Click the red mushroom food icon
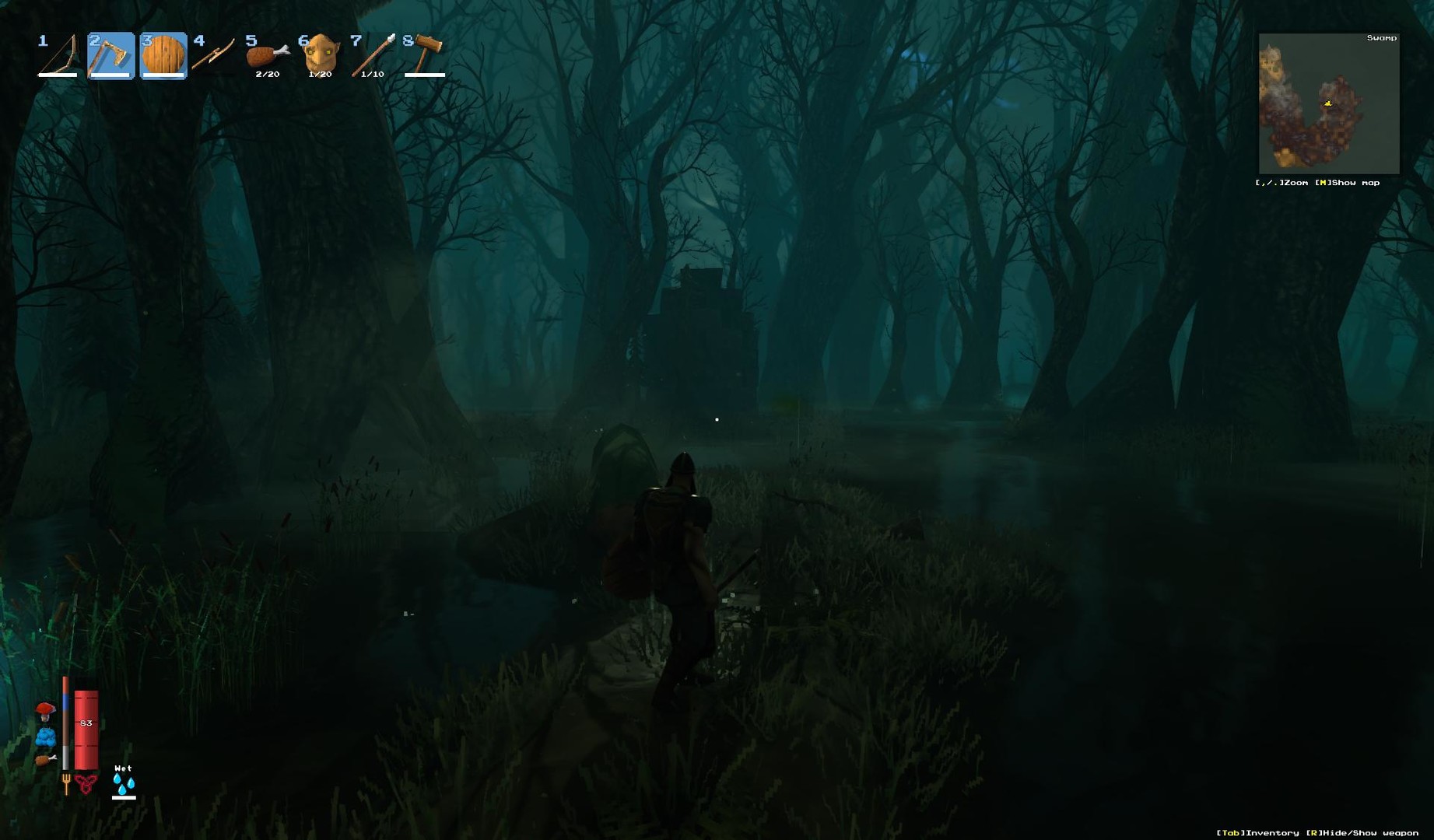Screen dimensions: 1434x840 pyautogui.click(x=45, y=711)
